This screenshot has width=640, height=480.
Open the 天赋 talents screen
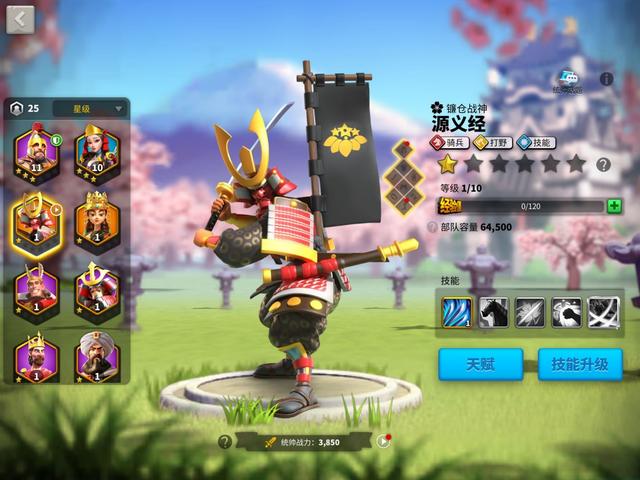point(480,364)
